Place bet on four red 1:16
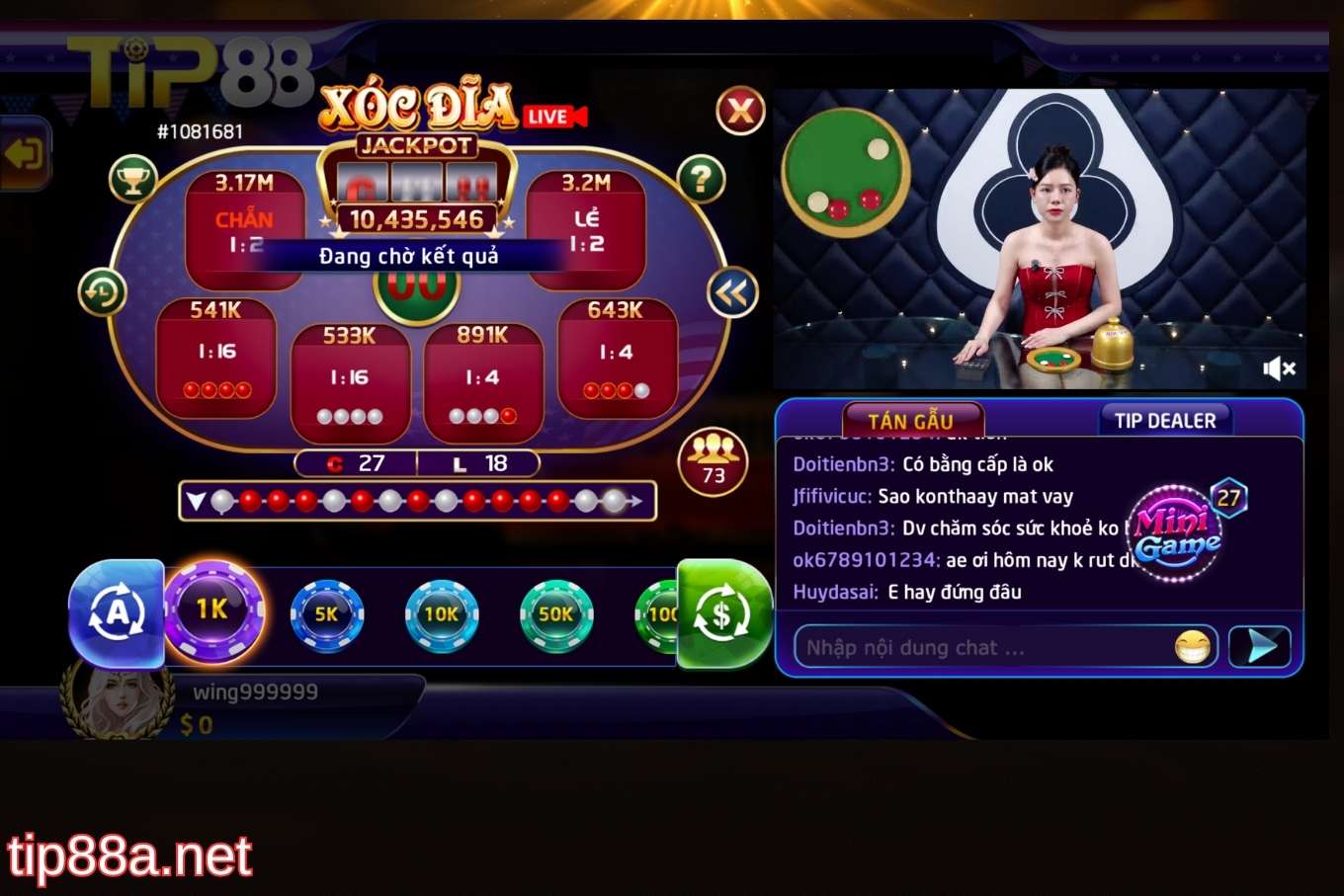This screenshot has height=896, width=1344. [x=216, y=358]
